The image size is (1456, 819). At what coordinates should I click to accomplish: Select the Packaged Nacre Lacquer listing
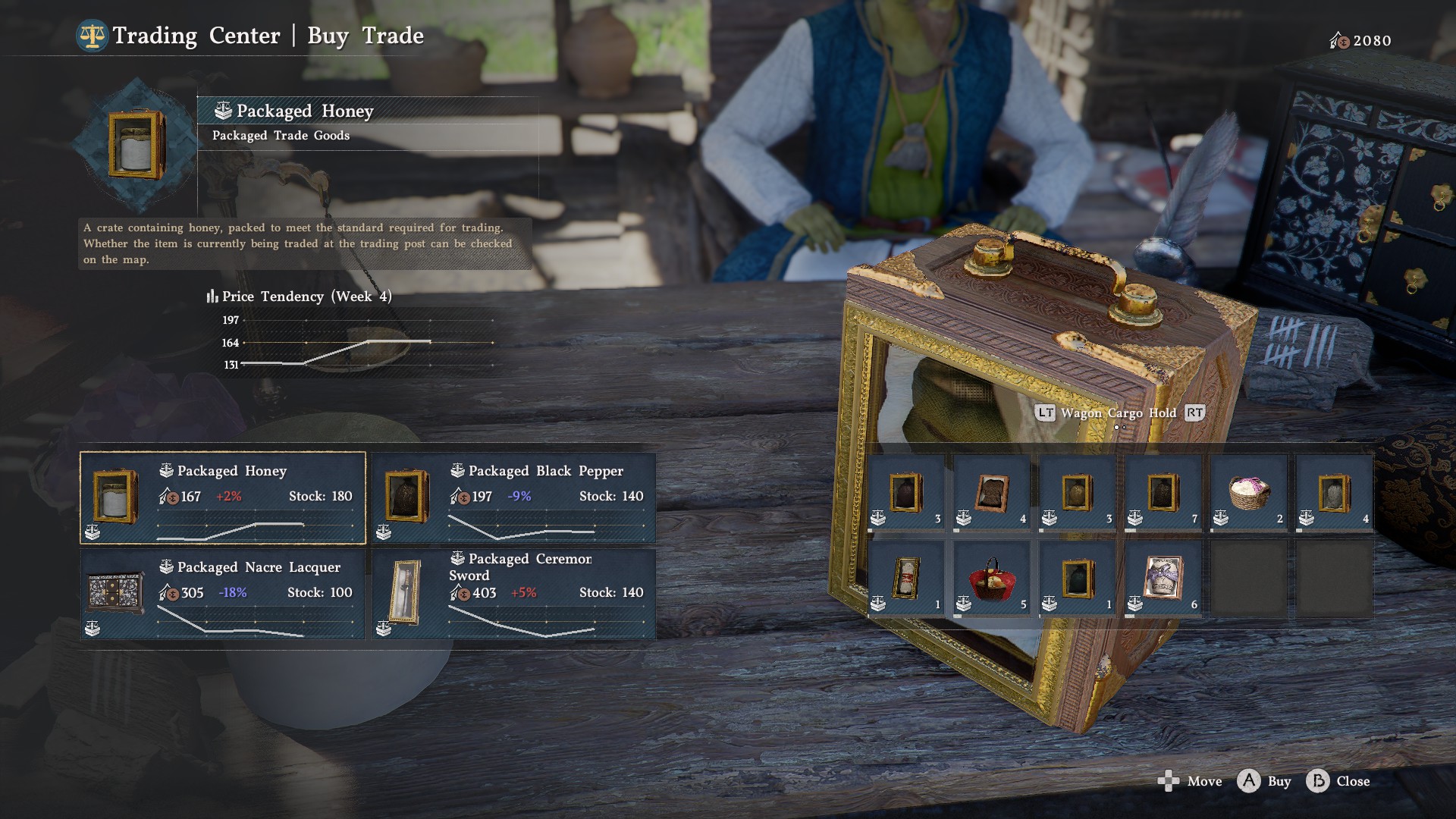tap(222, 593)
